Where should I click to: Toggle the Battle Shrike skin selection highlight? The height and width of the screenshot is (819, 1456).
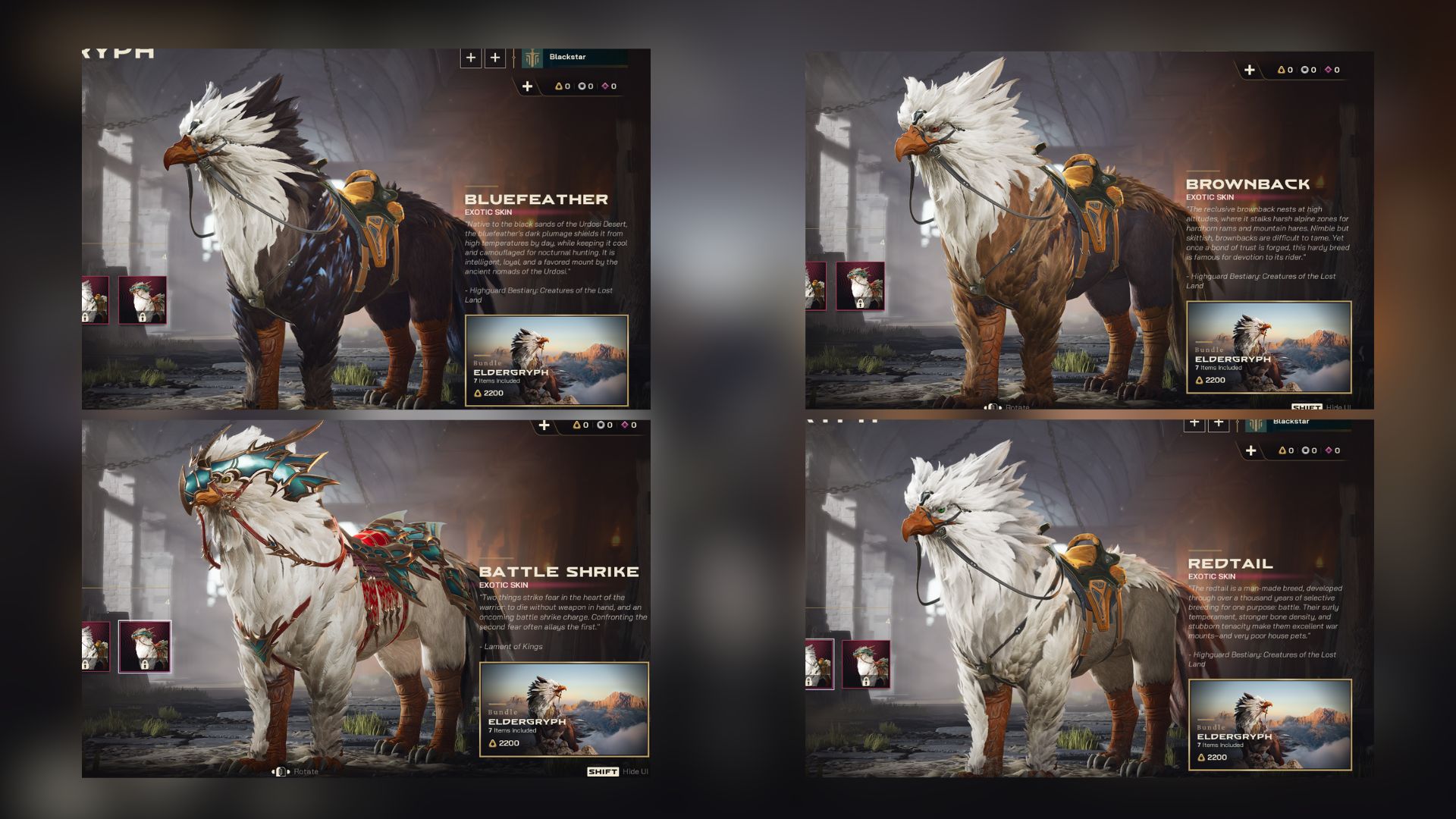click(x=145, y=647)
